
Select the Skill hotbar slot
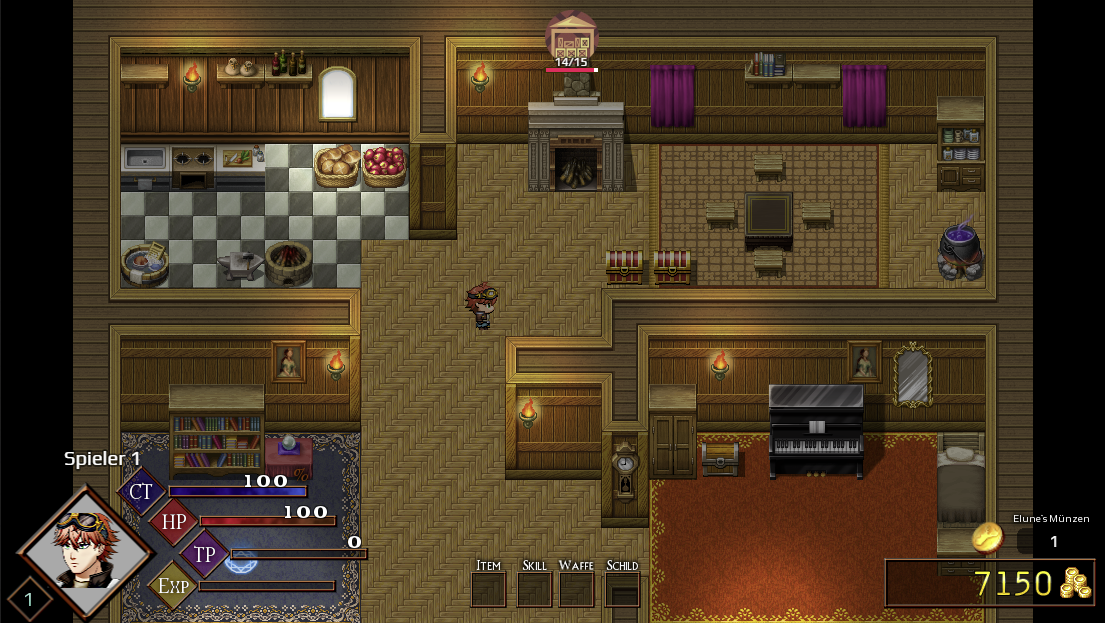click(x=534, y=589)
